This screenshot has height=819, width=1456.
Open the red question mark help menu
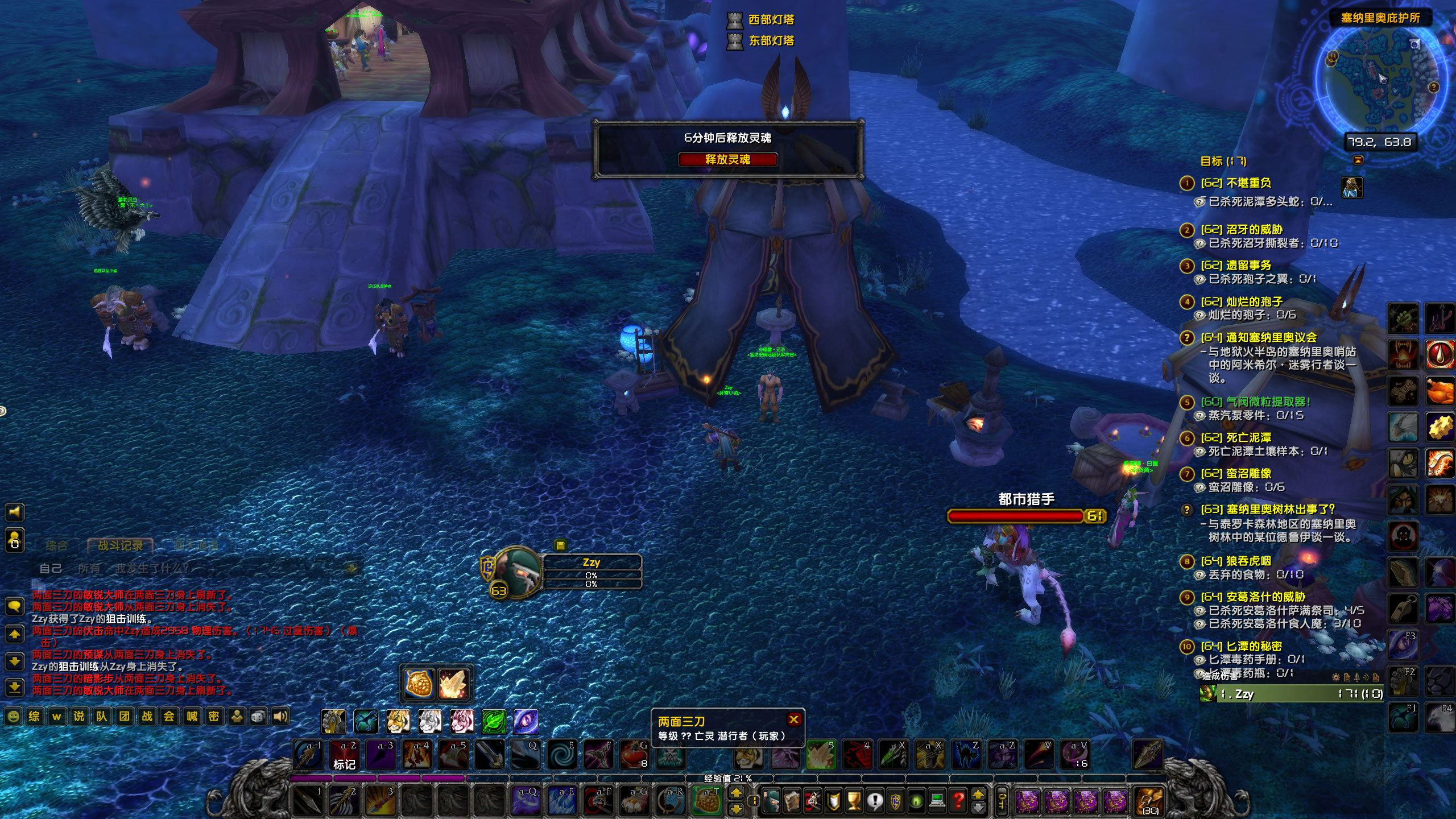pos(958,801)
